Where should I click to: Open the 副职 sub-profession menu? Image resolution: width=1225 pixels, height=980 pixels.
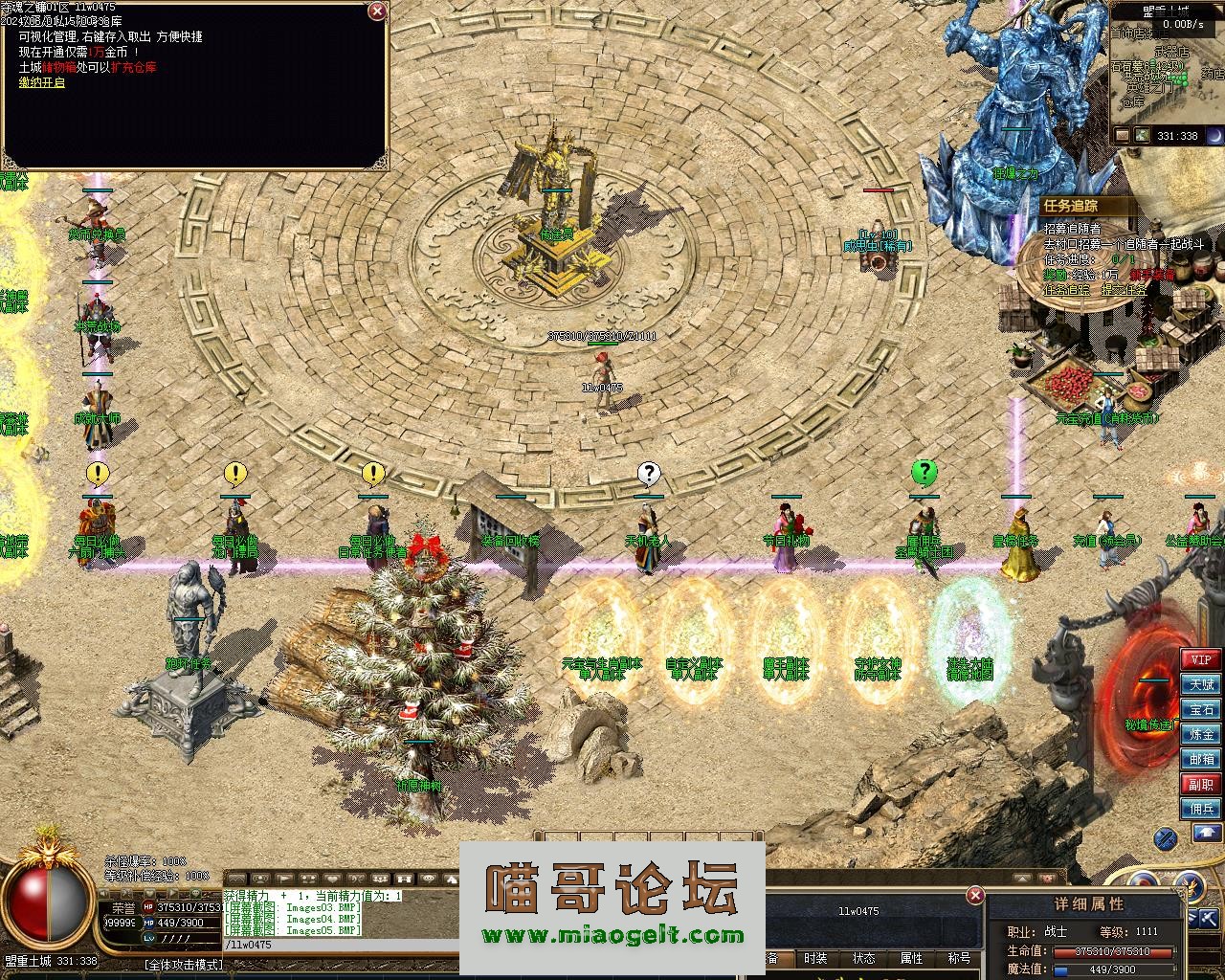1201,784
